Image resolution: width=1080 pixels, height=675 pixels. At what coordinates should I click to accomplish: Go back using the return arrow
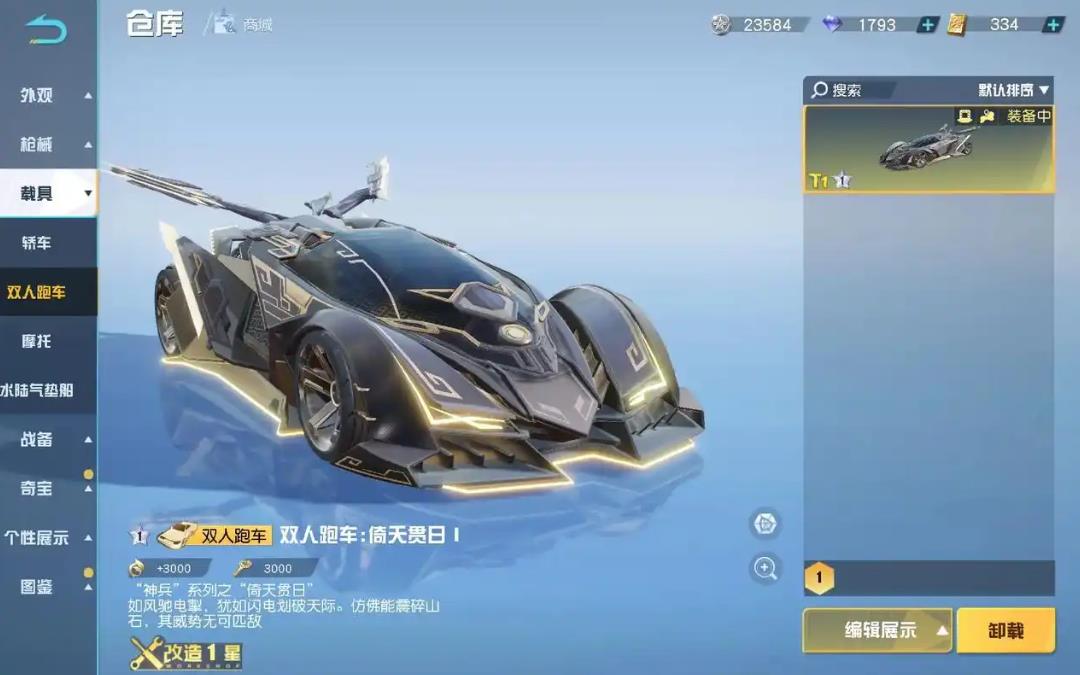[46, 29]
